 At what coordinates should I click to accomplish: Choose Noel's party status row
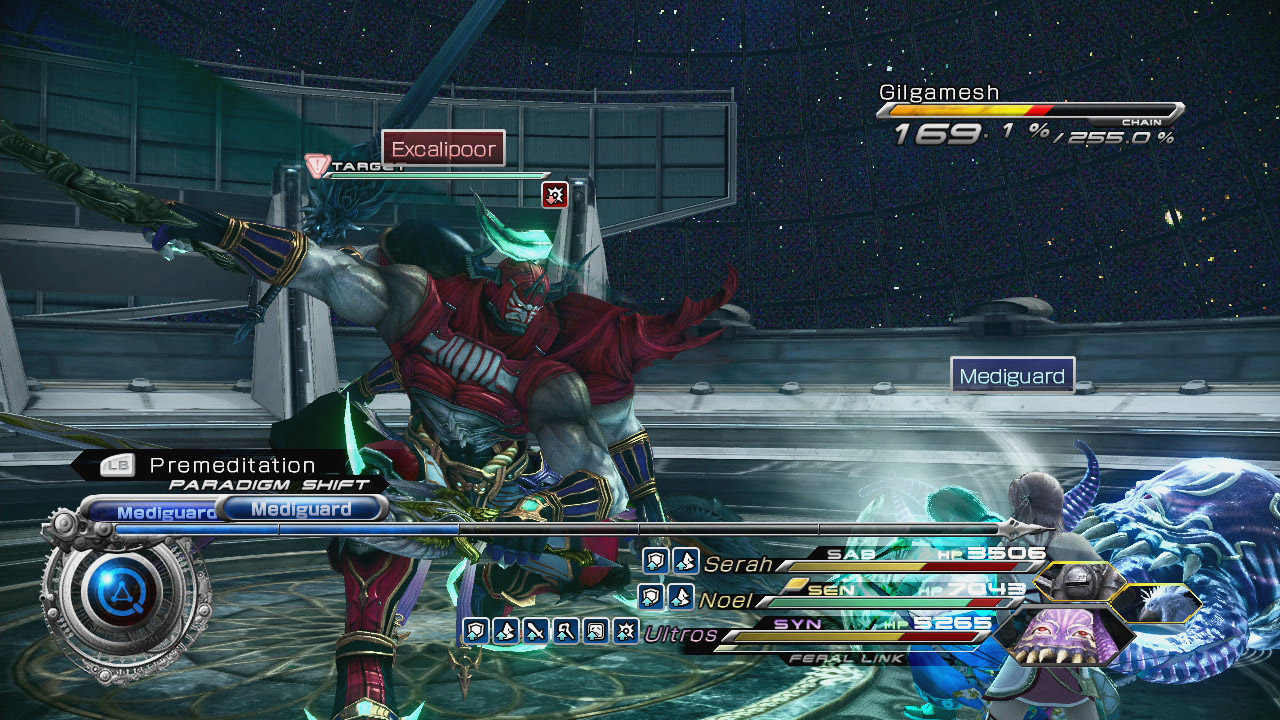(x=727, y=600)
